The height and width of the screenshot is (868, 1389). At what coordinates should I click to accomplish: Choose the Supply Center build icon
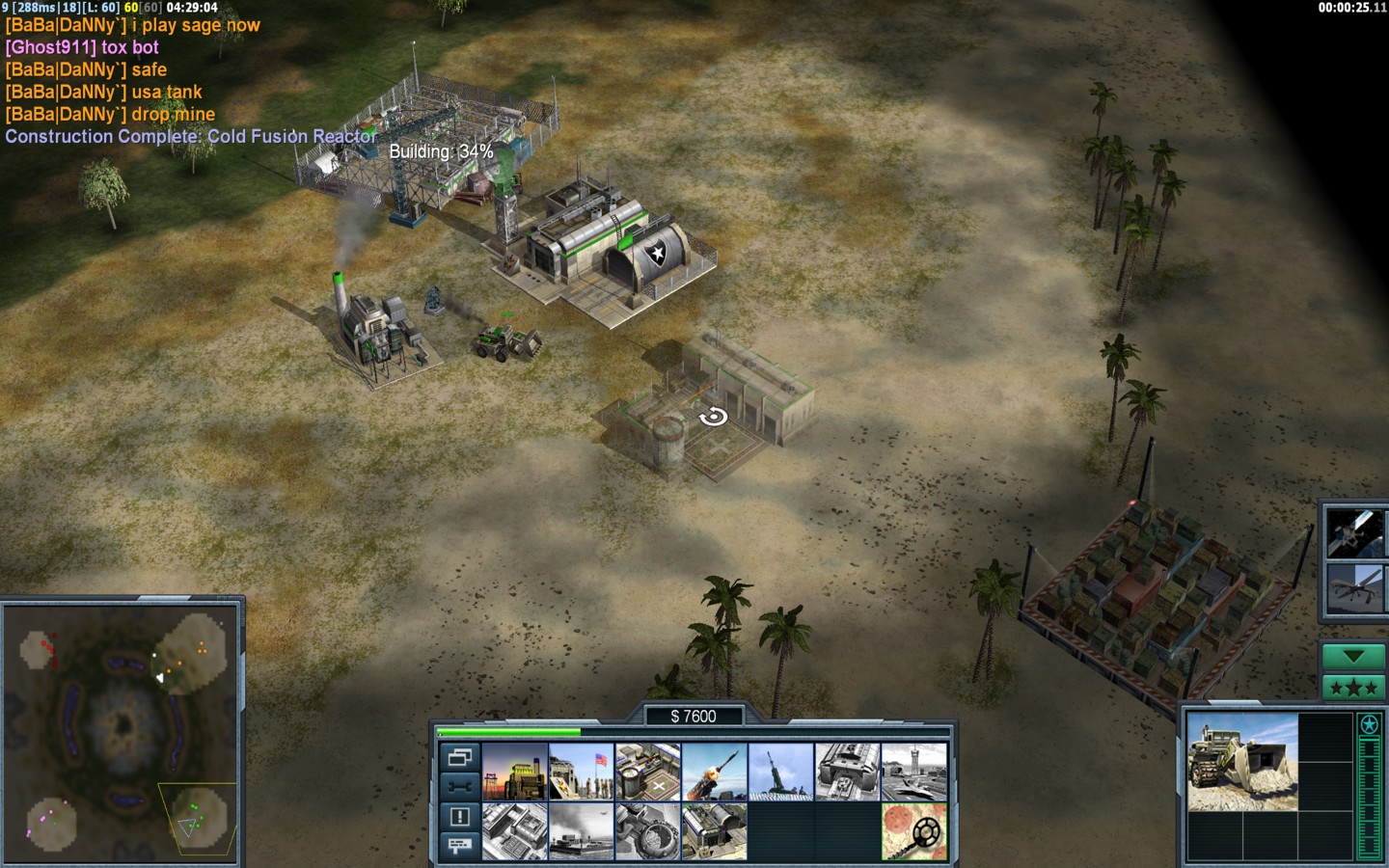(647, 771)
